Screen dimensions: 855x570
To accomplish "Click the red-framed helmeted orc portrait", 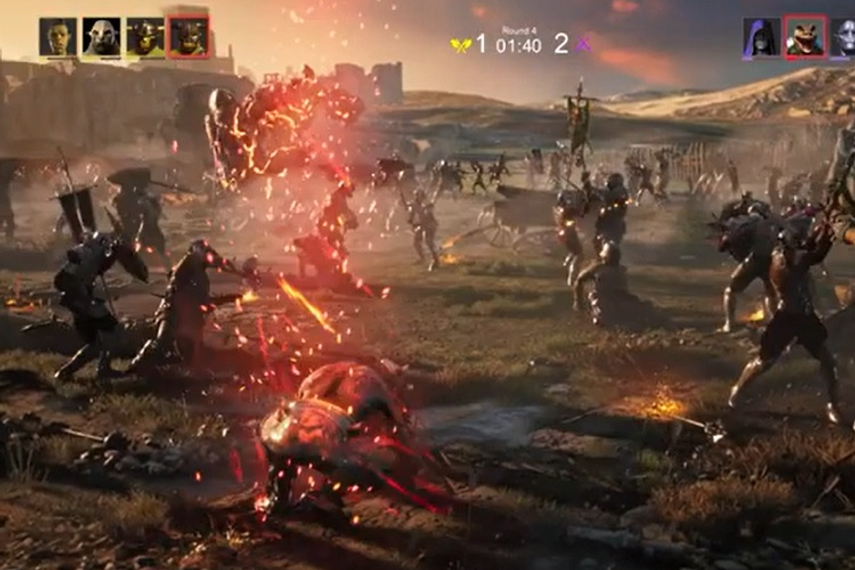I will pyautogui.click(x=188, y=37).
